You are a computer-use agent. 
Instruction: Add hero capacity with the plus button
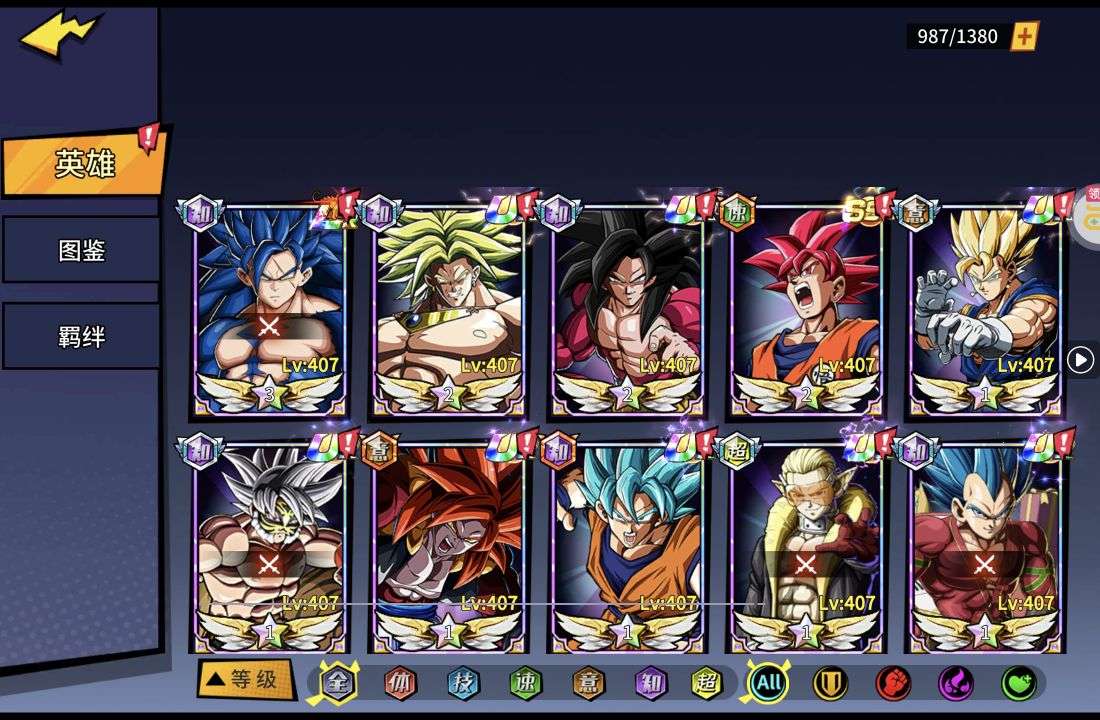1025,37
